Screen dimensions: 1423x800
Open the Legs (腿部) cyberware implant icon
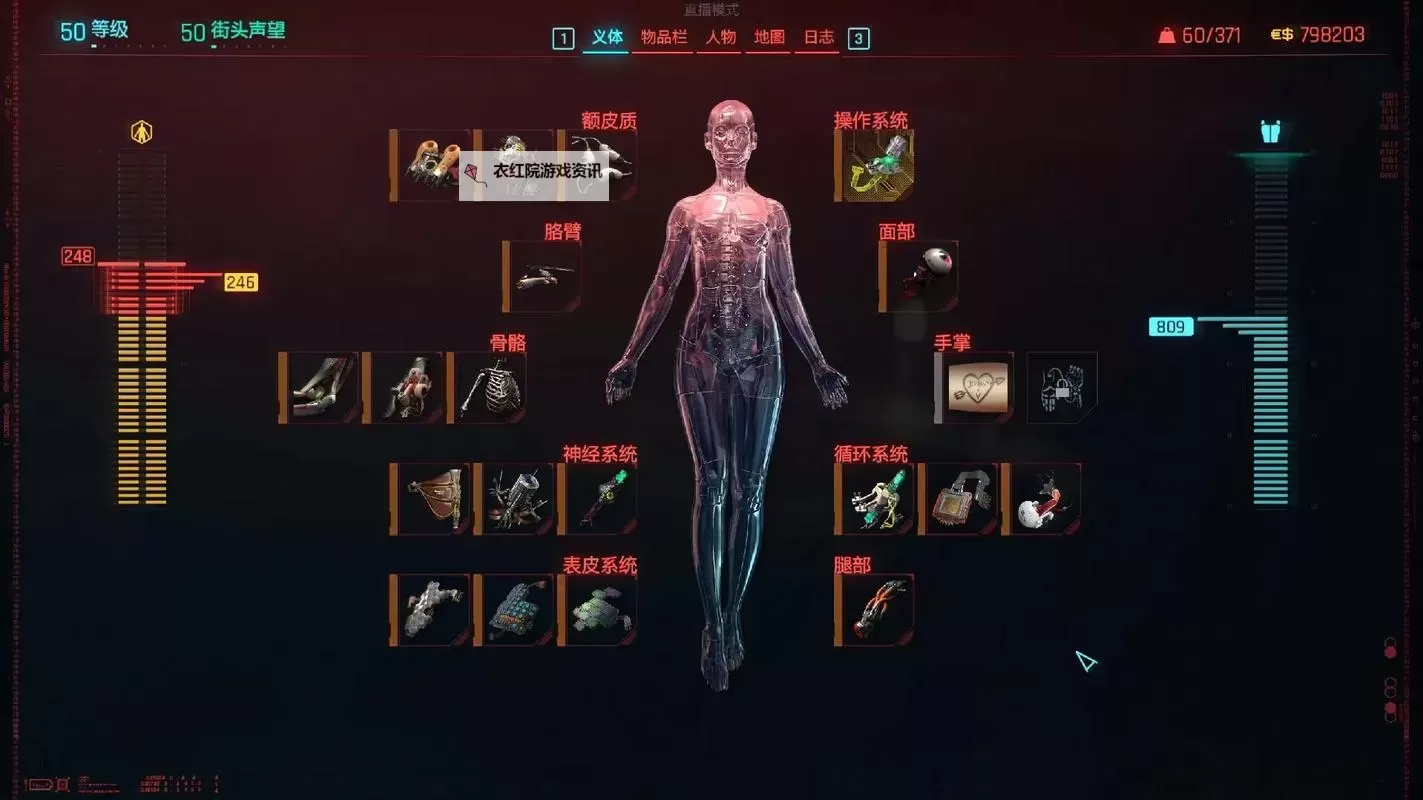coord(873,606)
